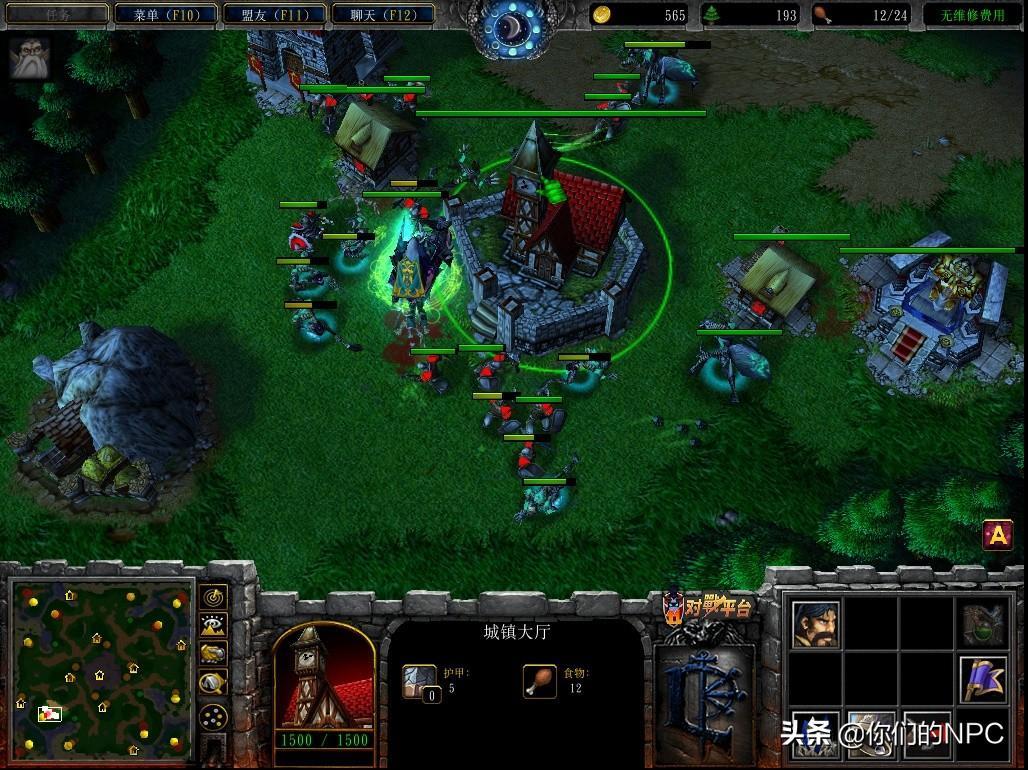Image resolution: width=1028 pixels, height=770 pixels.
Task: Click the yellow 'A' icon button
Action: coord(997,536)
